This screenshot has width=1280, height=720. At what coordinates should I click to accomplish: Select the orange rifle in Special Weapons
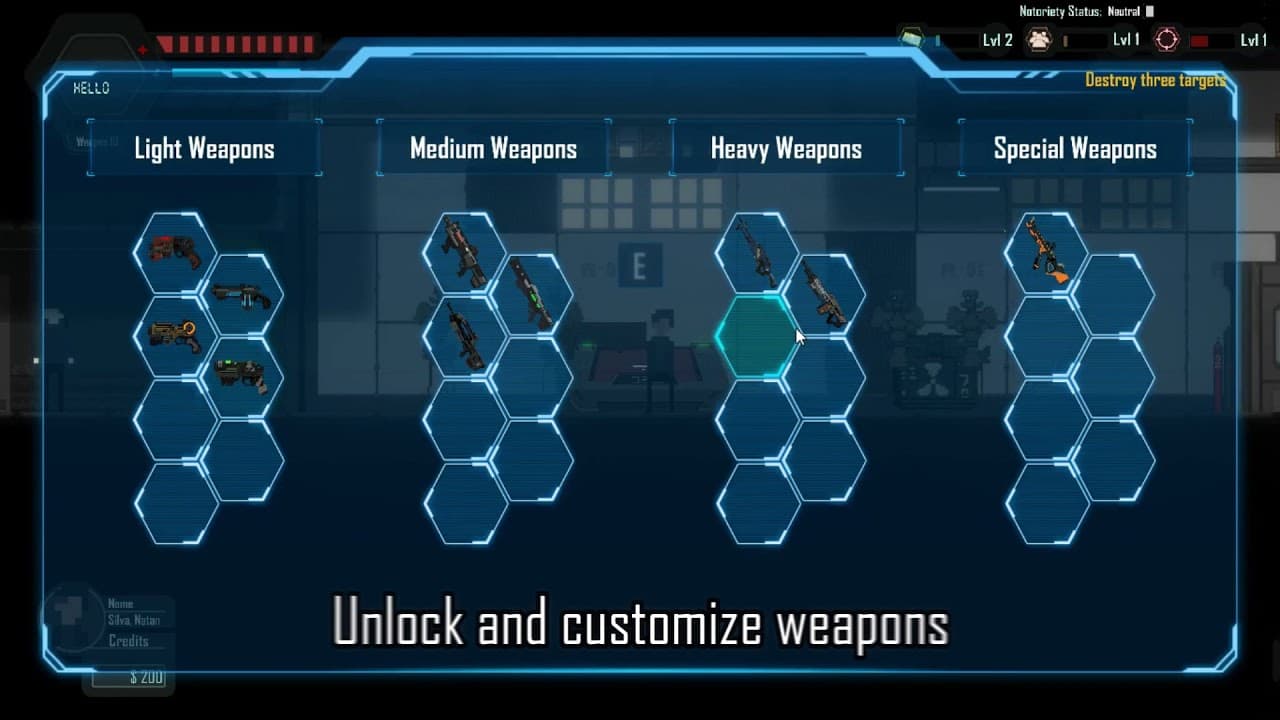(1046, 252)
